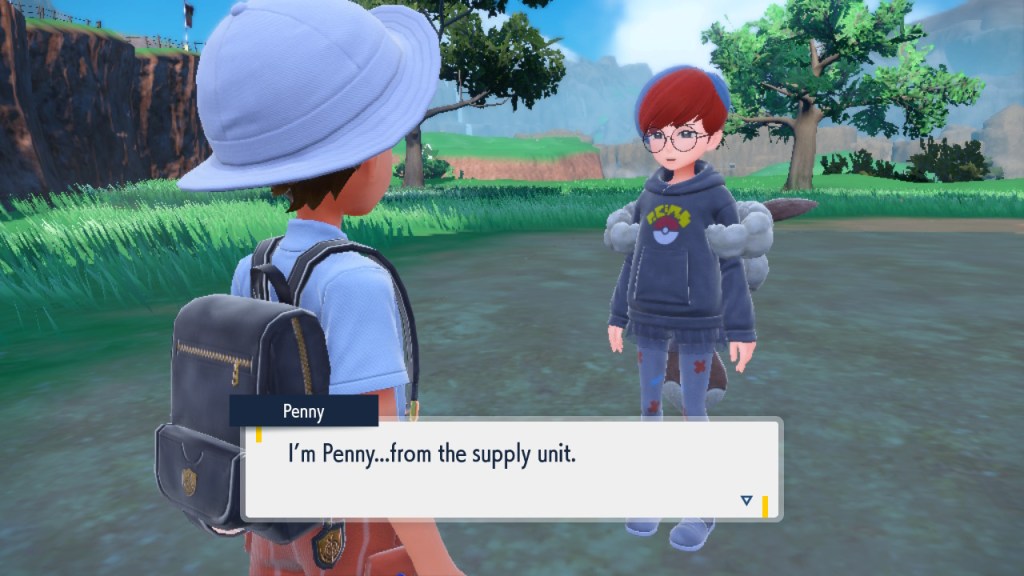Click Penny's dialogue text box
1024x576 pixels.
click(x=511, y=468)
